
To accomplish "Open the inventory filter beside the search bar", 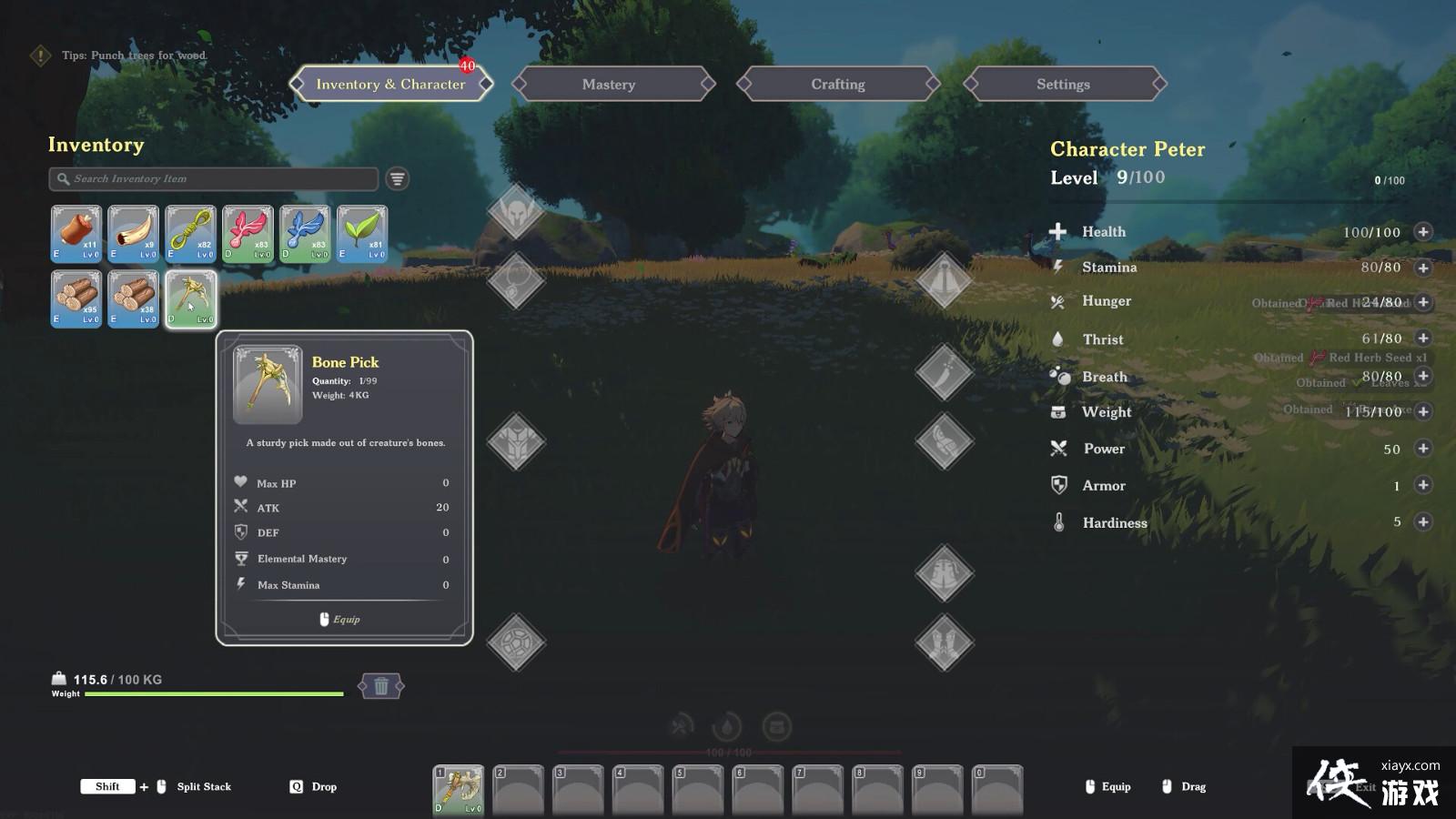I will point(398,178).
